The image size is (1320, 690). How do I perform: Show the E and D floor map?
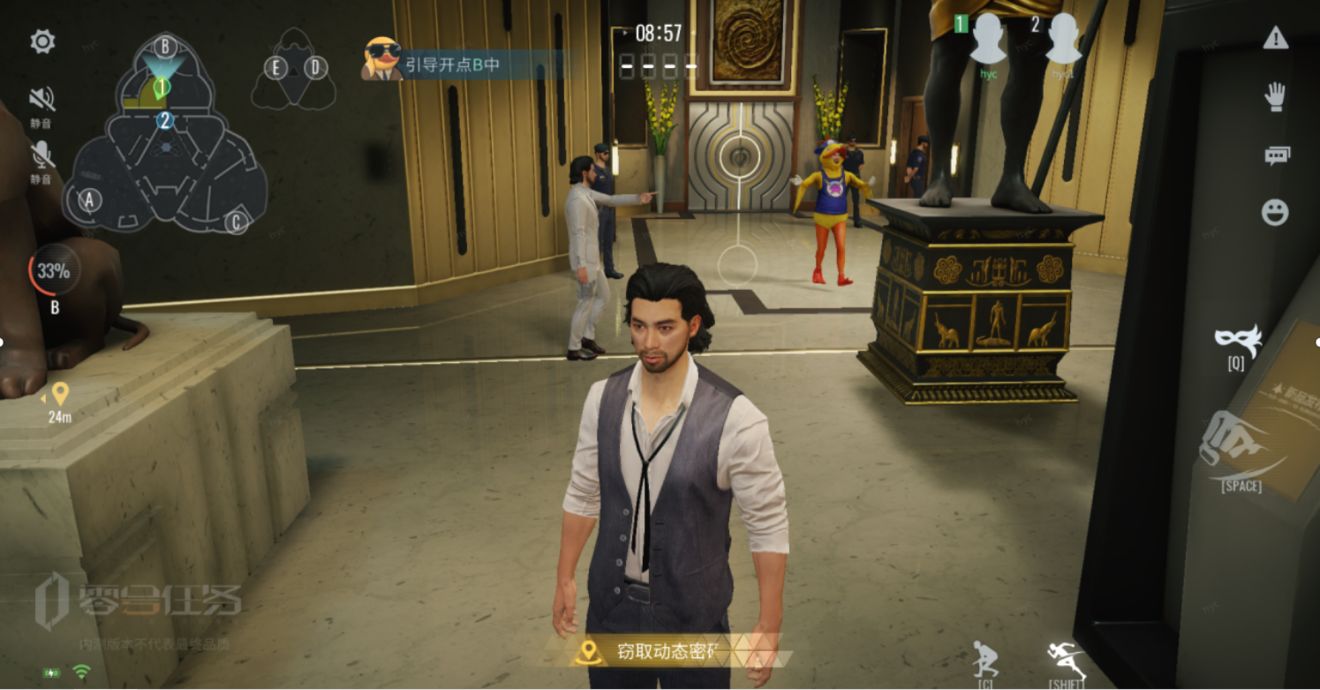coord(295,69)
